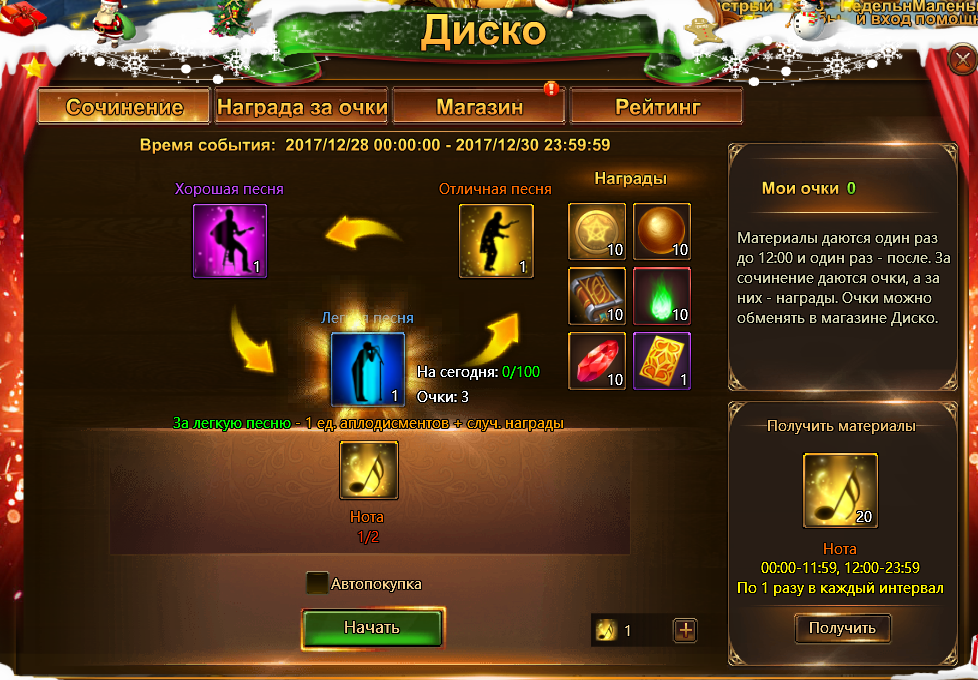Click the green Начать button
The height and width of the screenshot is (680, 978).
(372, 628)
